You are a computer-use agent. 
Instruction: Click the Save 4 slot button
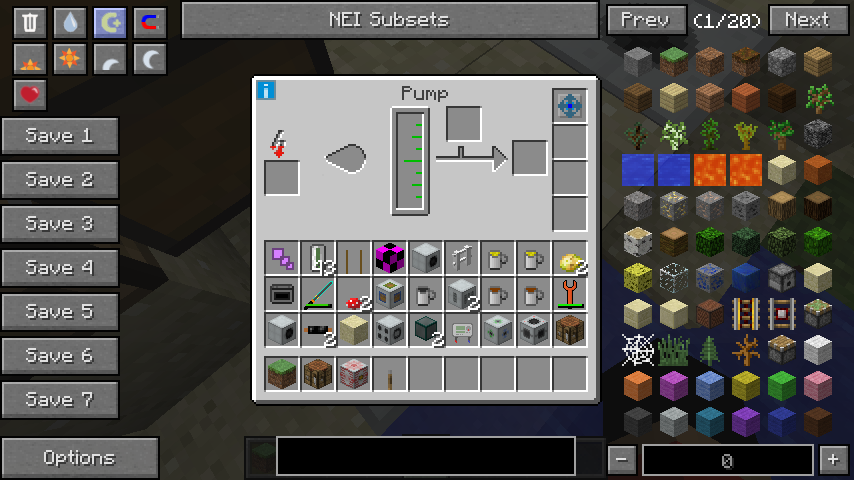point(59,268)
